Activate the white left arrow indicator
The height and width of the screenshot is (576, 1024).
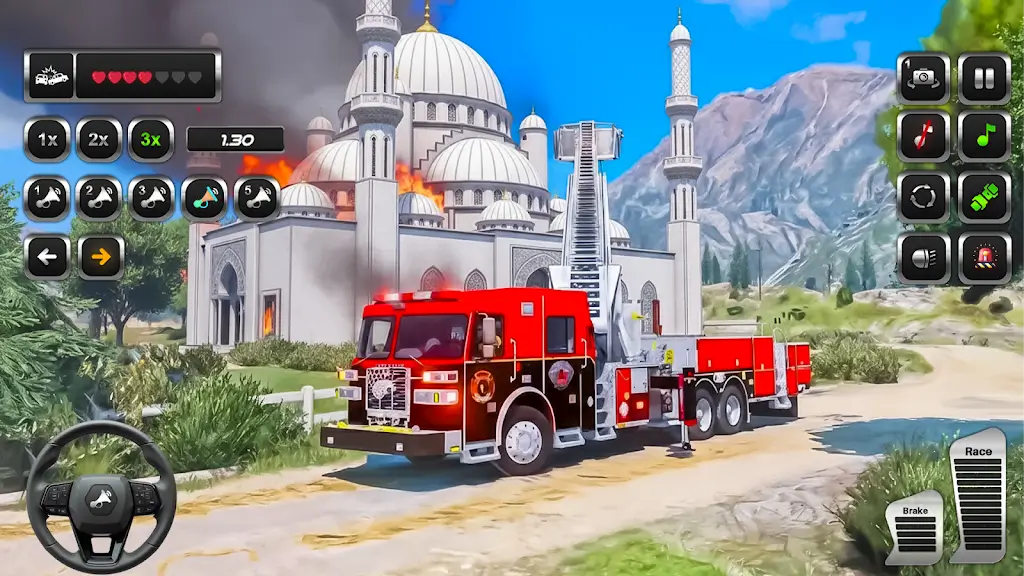tap(47, 257)
